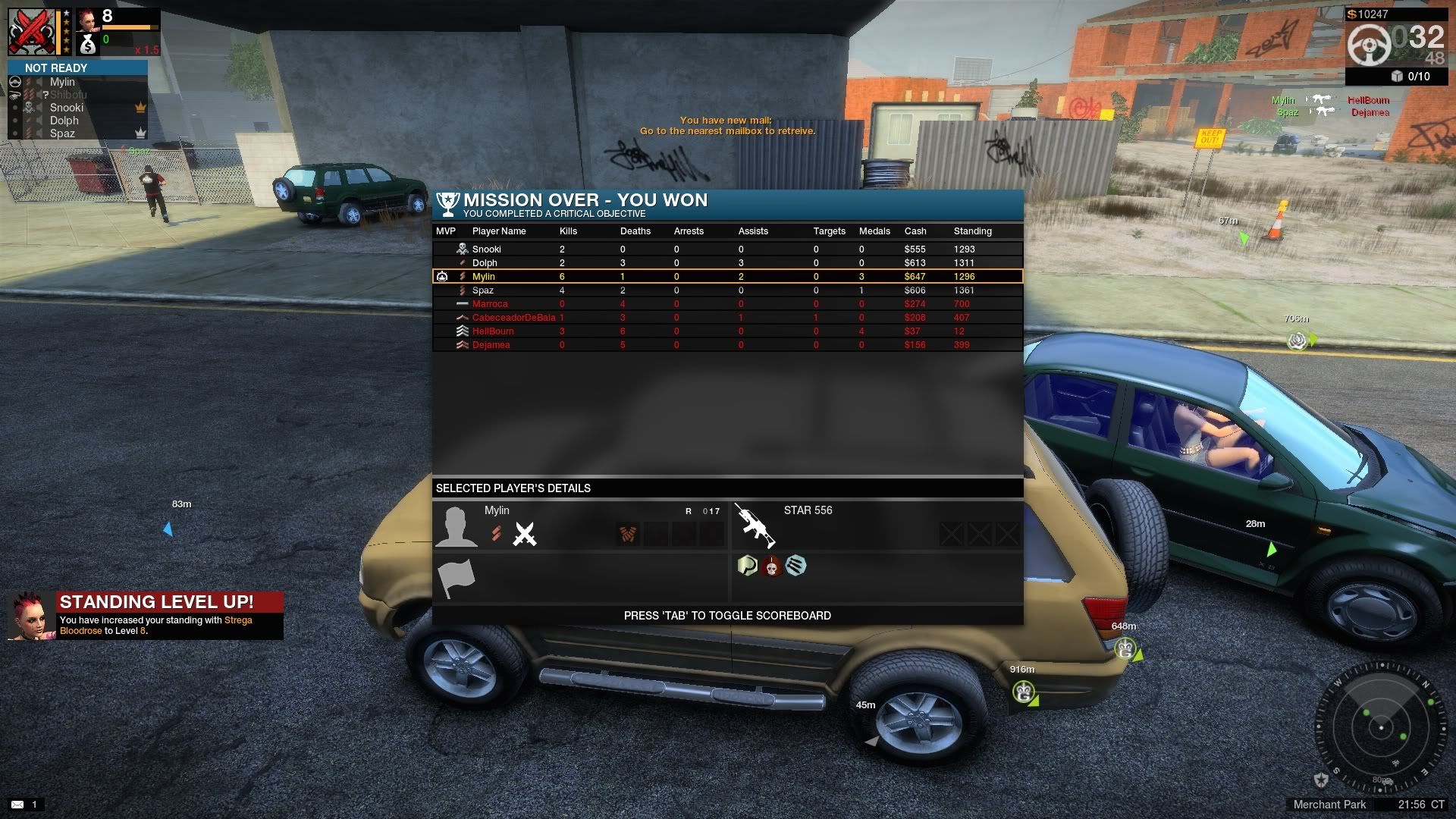Click the grey flag icon
Screen dimensions: 1456x819
457,579
